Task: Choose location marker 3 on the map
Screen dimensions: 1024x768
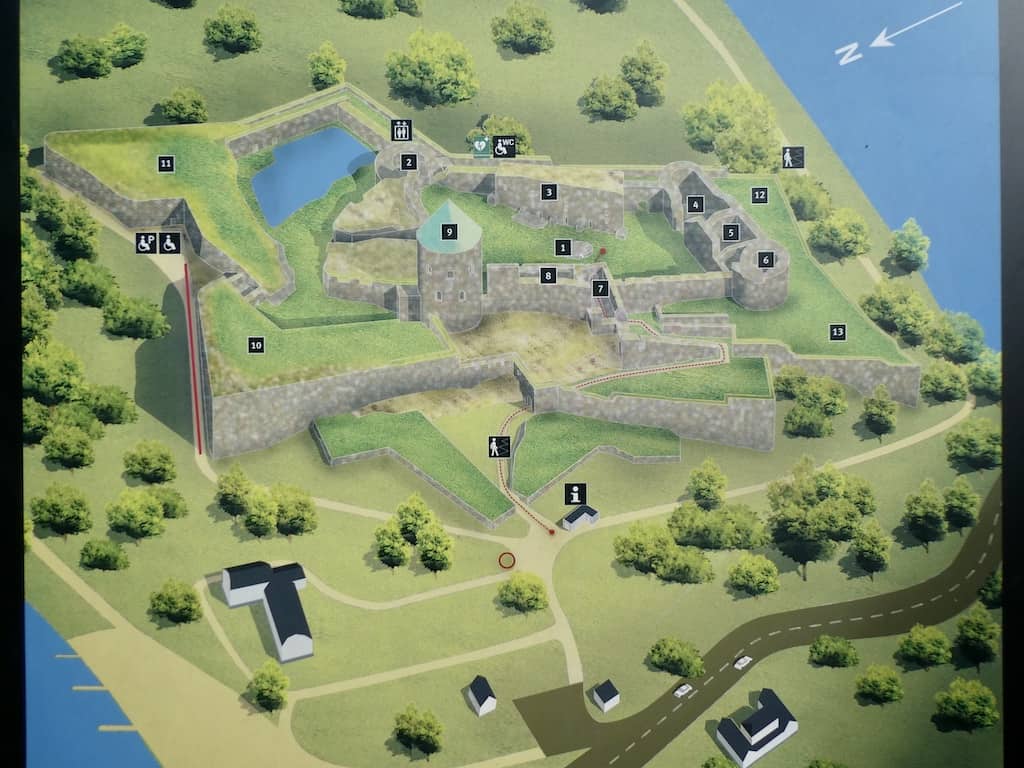Action: click(549, 192)
